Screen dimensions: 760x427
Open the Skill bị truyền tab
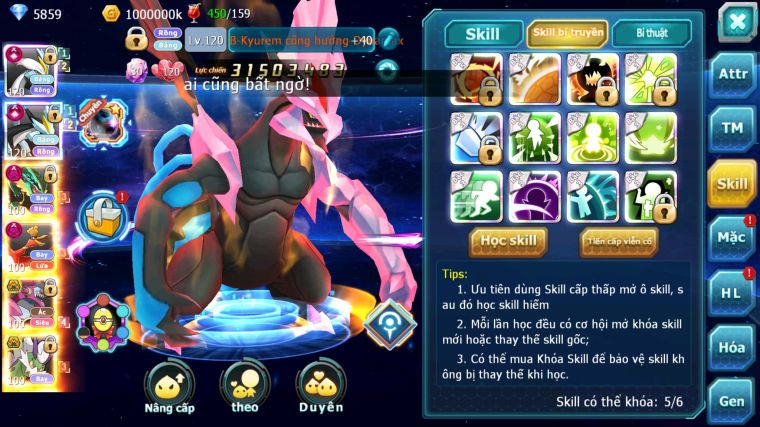pos(567,34)
